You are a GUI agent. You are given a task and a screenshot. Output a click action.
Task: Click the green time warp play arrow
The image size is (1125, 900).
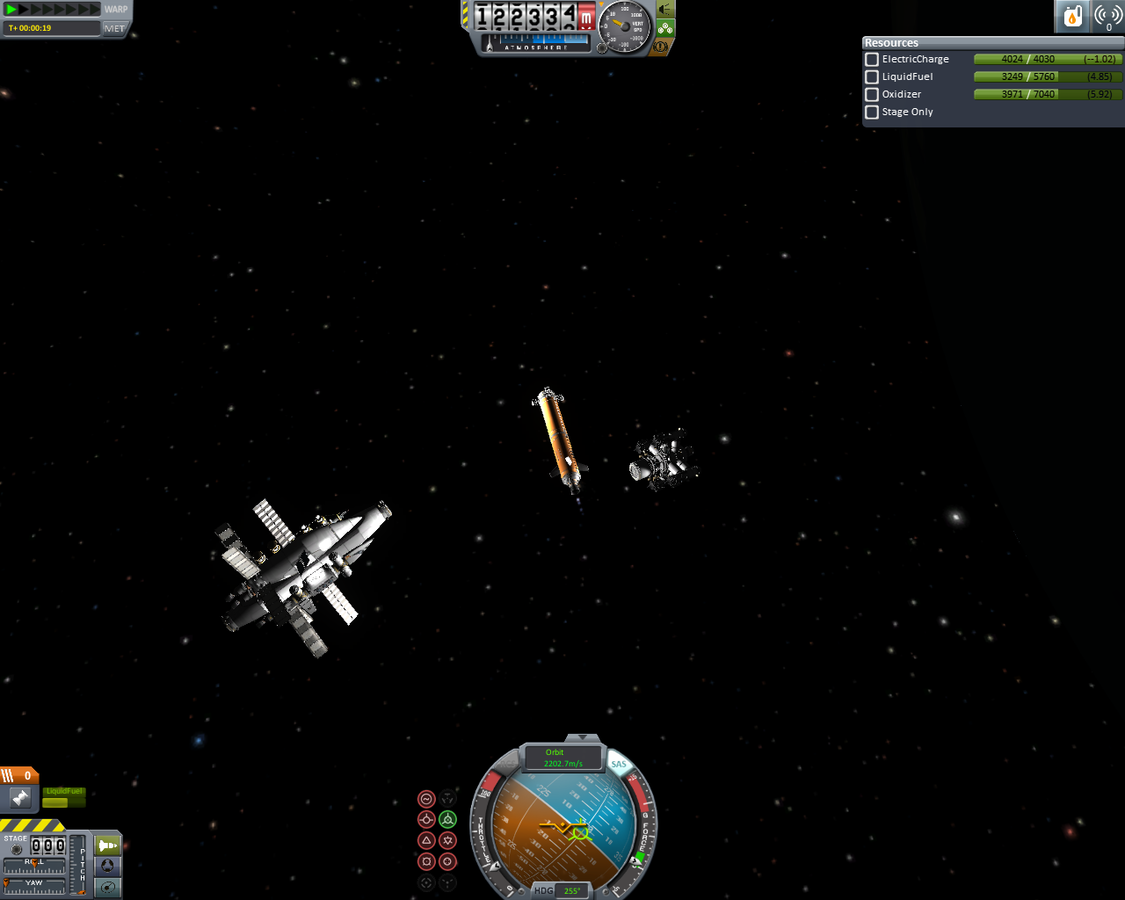pyautogui.click(x=12, y=9)
